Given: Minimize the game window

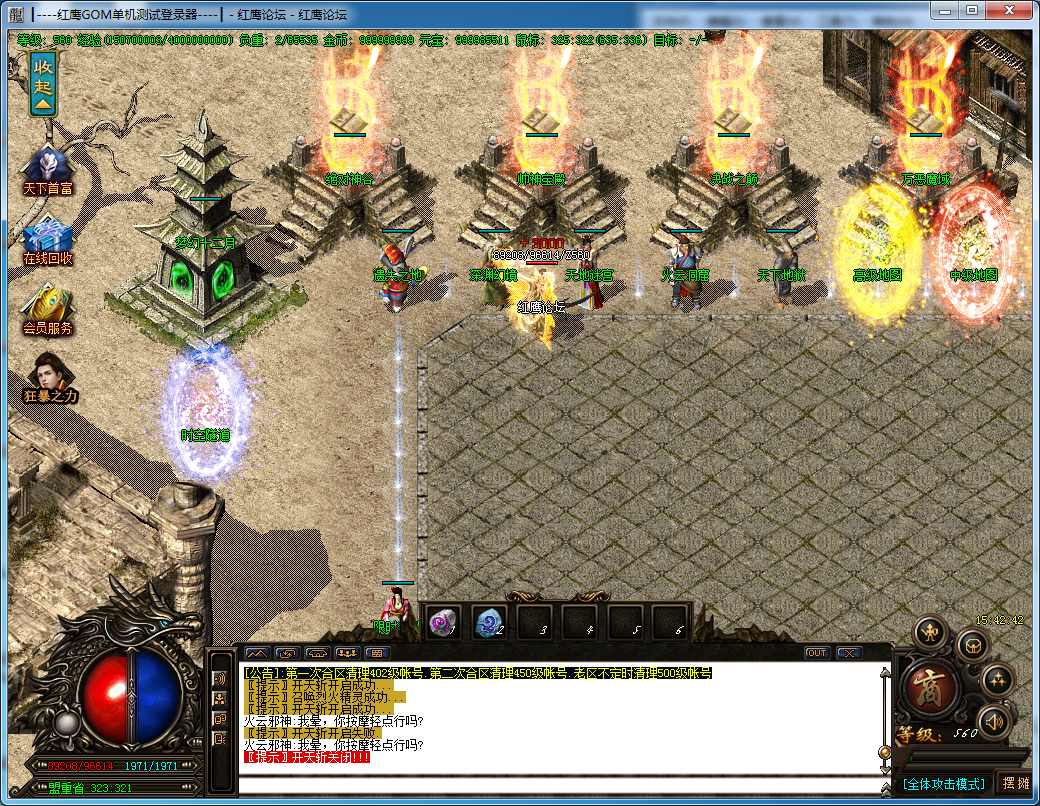Looking at the screenshot, I should click(943, 10).
